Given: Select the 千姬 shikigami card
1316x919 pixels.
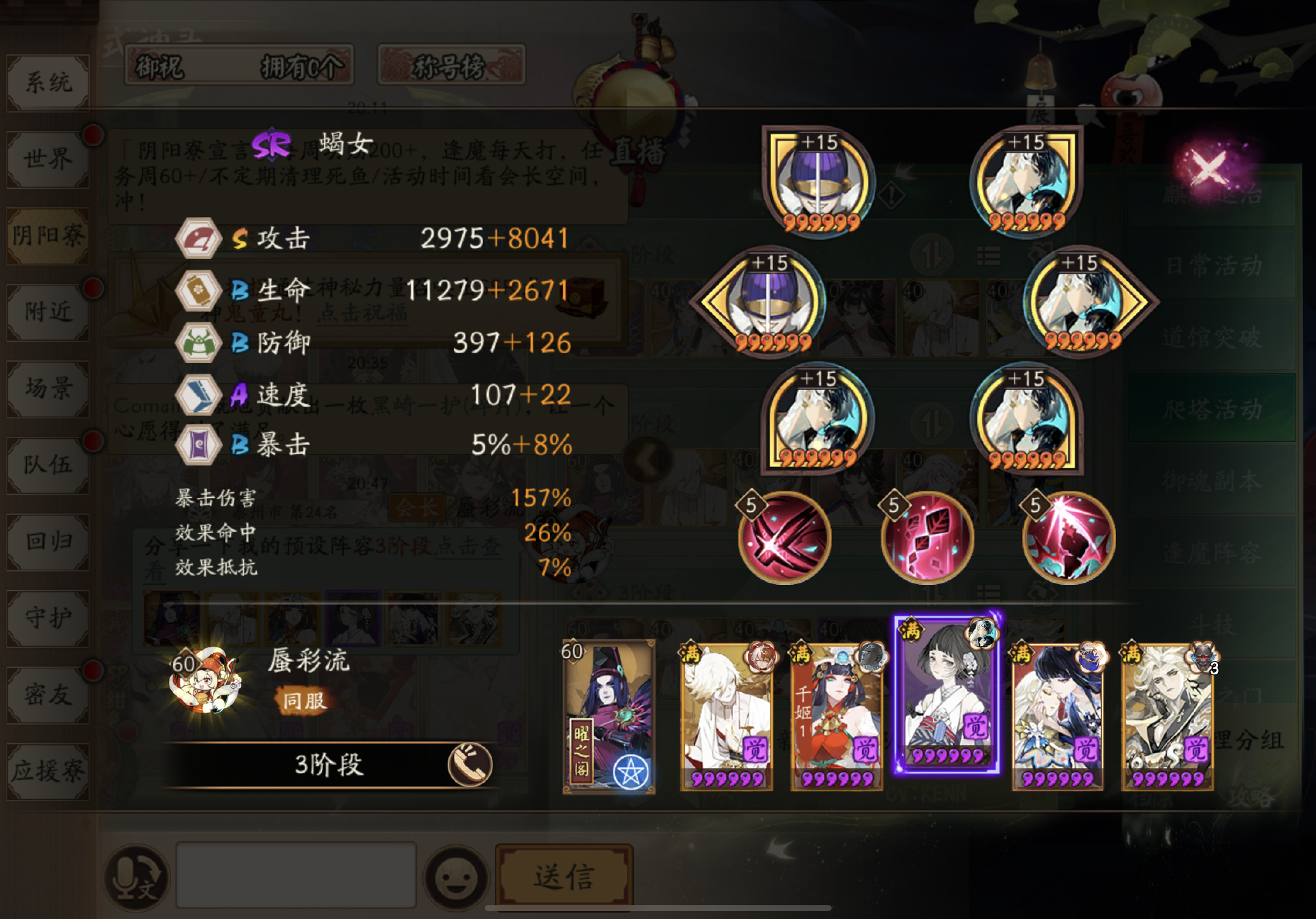Looking at the screenshot, I should (x=836, y=717).
